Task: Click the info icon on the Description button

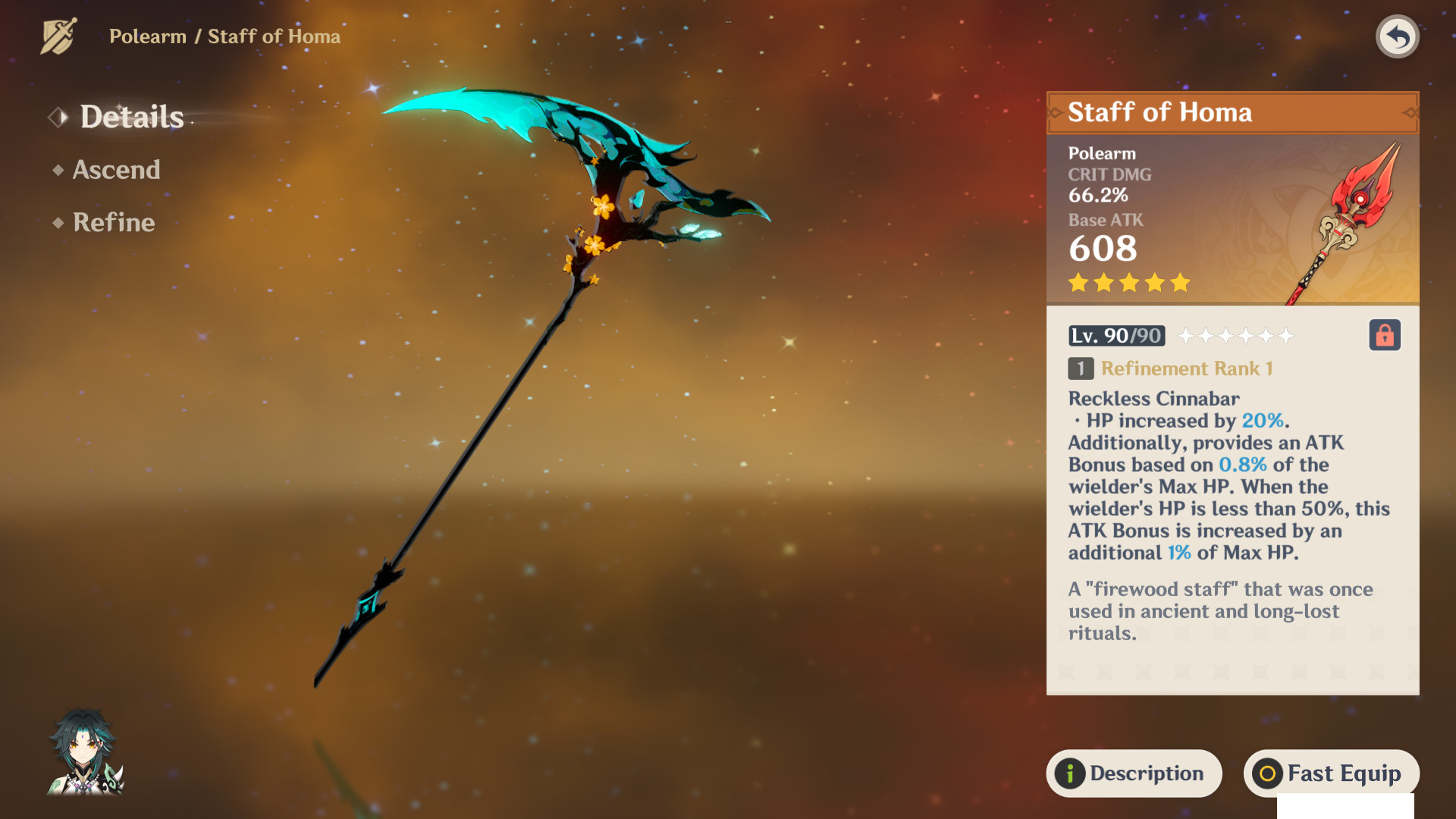Action: click(x=1068, y=773)
